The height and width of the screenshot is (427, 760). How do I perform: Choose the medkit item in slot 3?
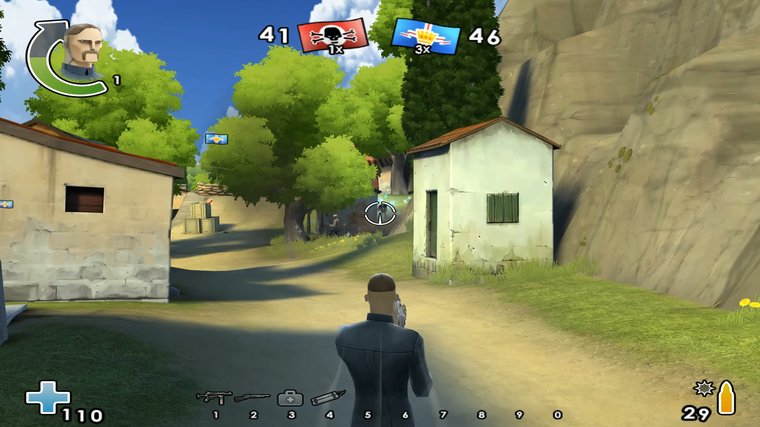290,397
